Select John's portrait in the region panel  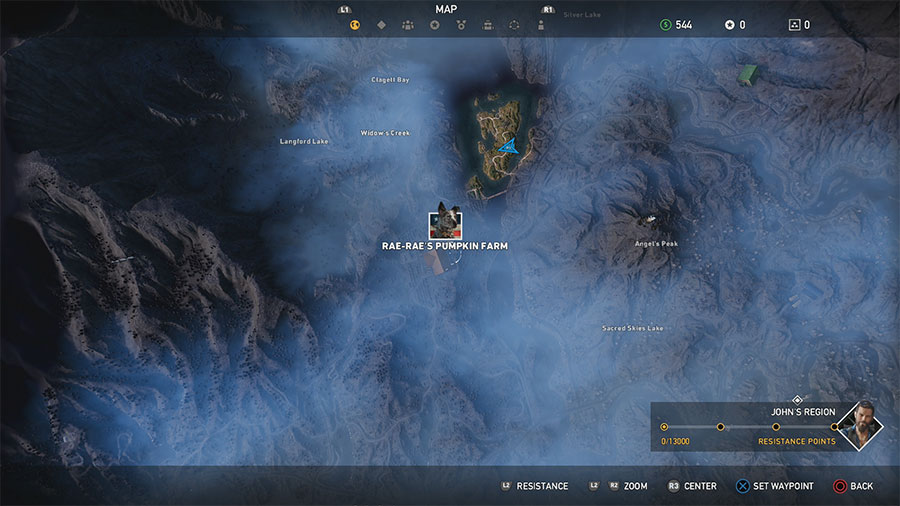[860, 427]
